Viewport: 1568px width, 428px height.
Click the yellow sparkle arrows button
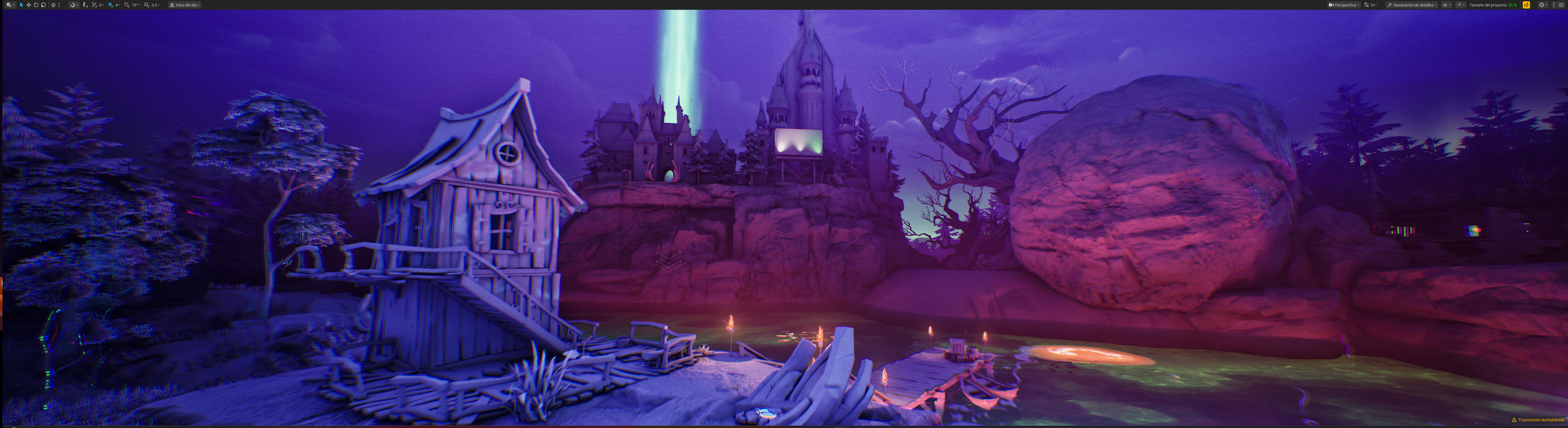[1526, 5]
